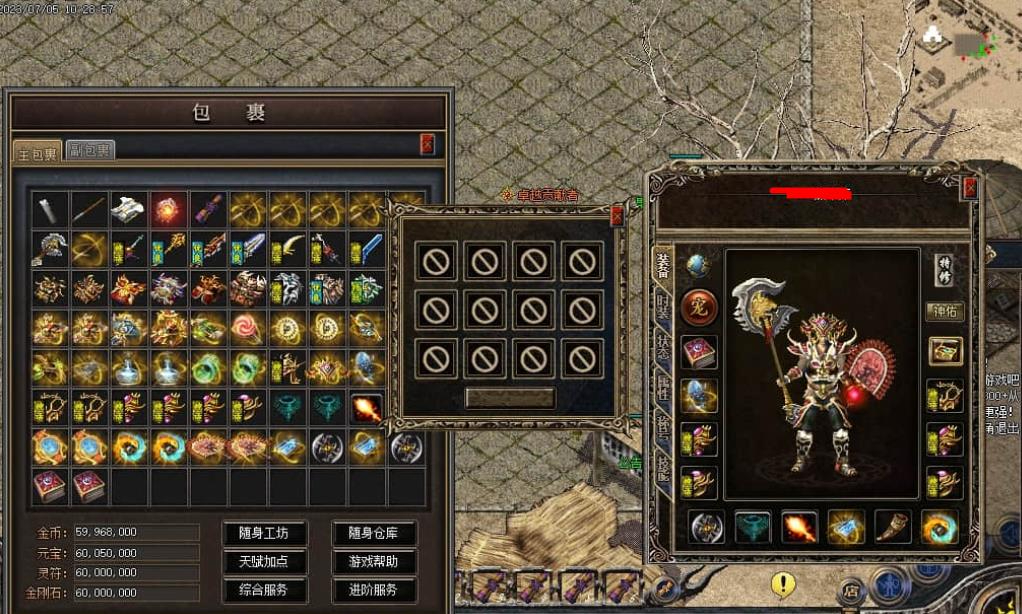Choose the 进阶服务 advanced services button
This screenshot has width=1022, height=614.
tap(374, 590)
